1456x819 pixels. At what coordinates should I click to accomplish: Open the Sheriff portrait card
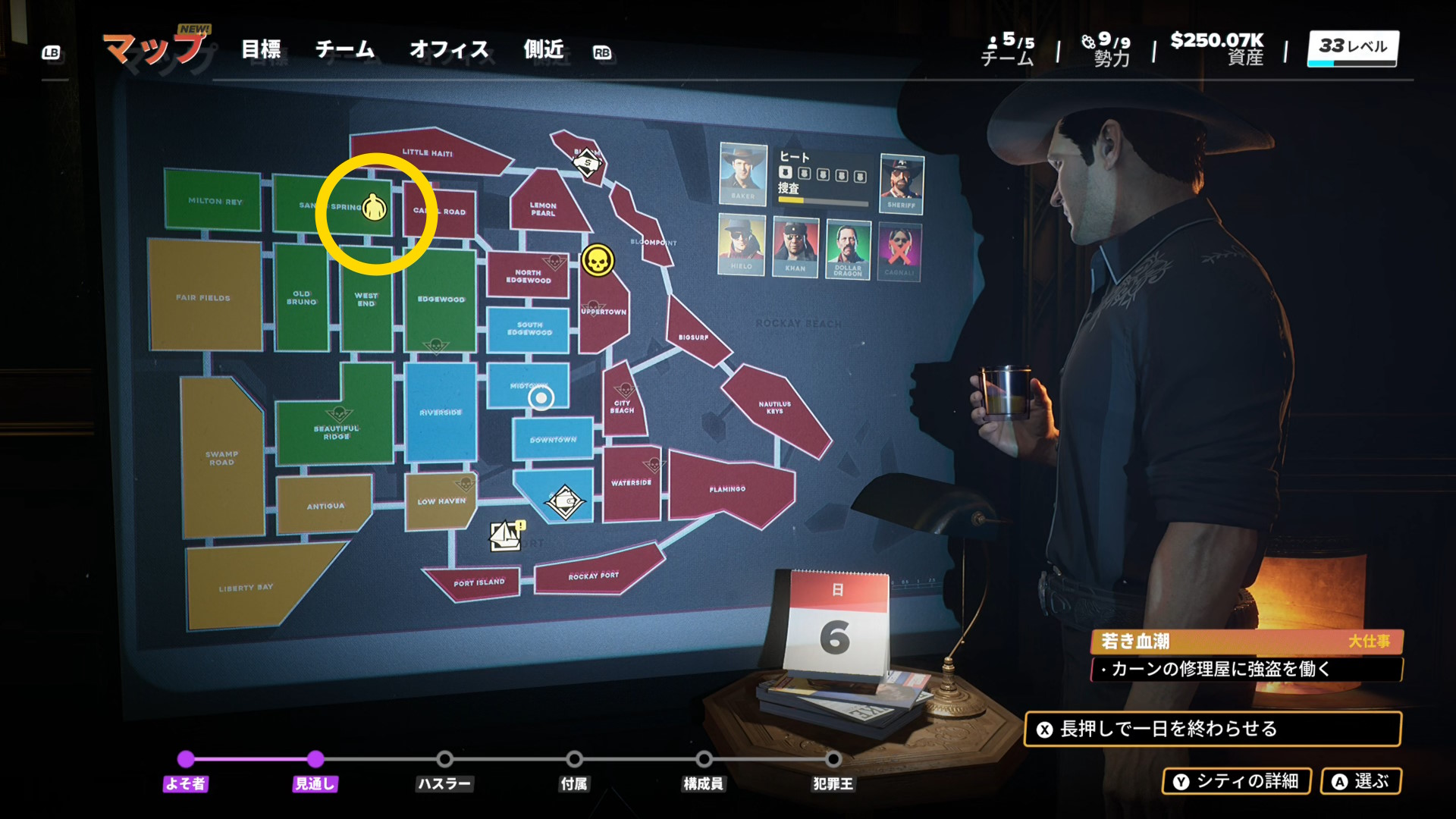(901, 183)
